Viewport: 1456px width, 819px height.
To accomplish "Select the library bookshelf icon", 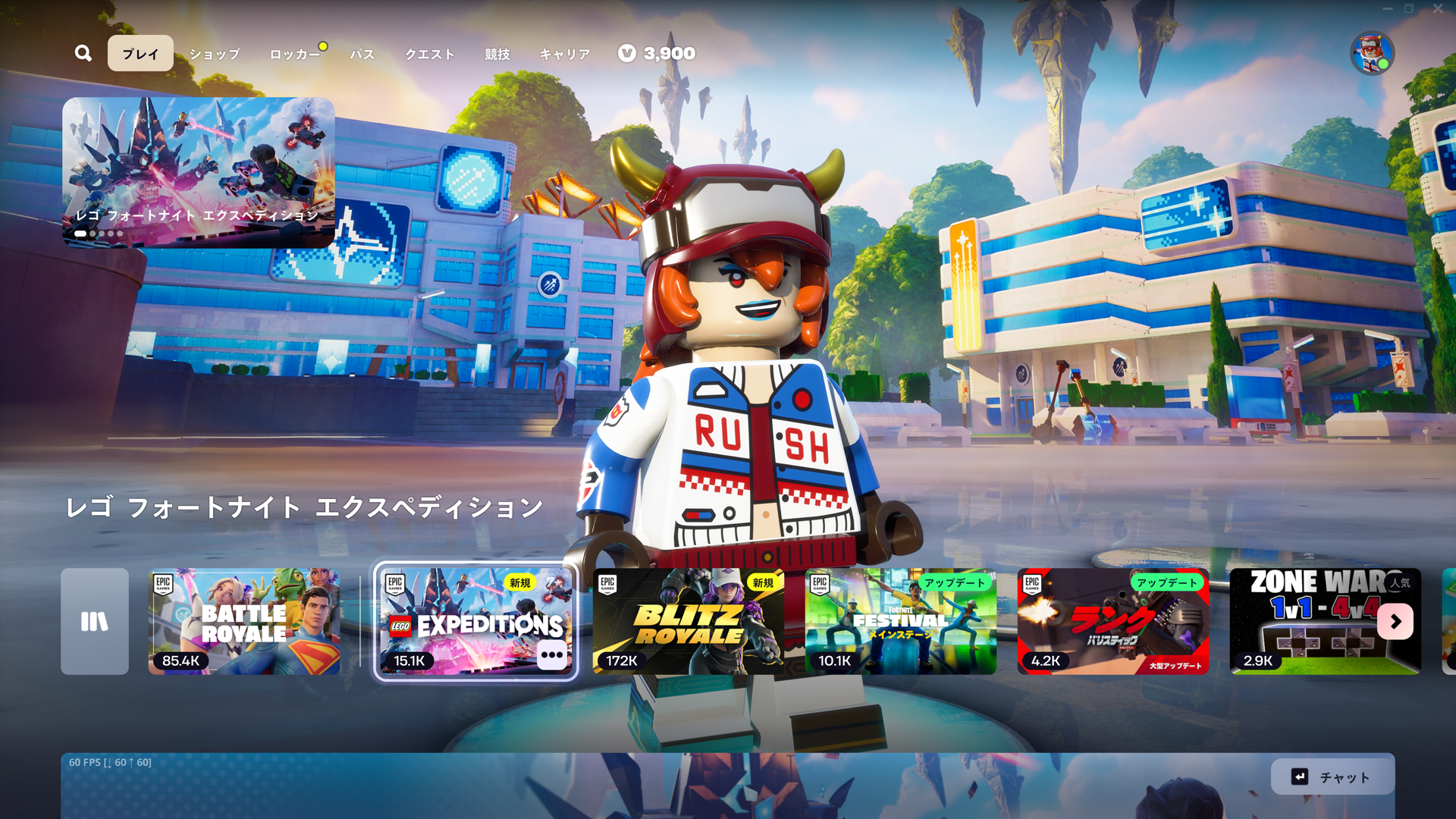I will click(x=94, y=621).
